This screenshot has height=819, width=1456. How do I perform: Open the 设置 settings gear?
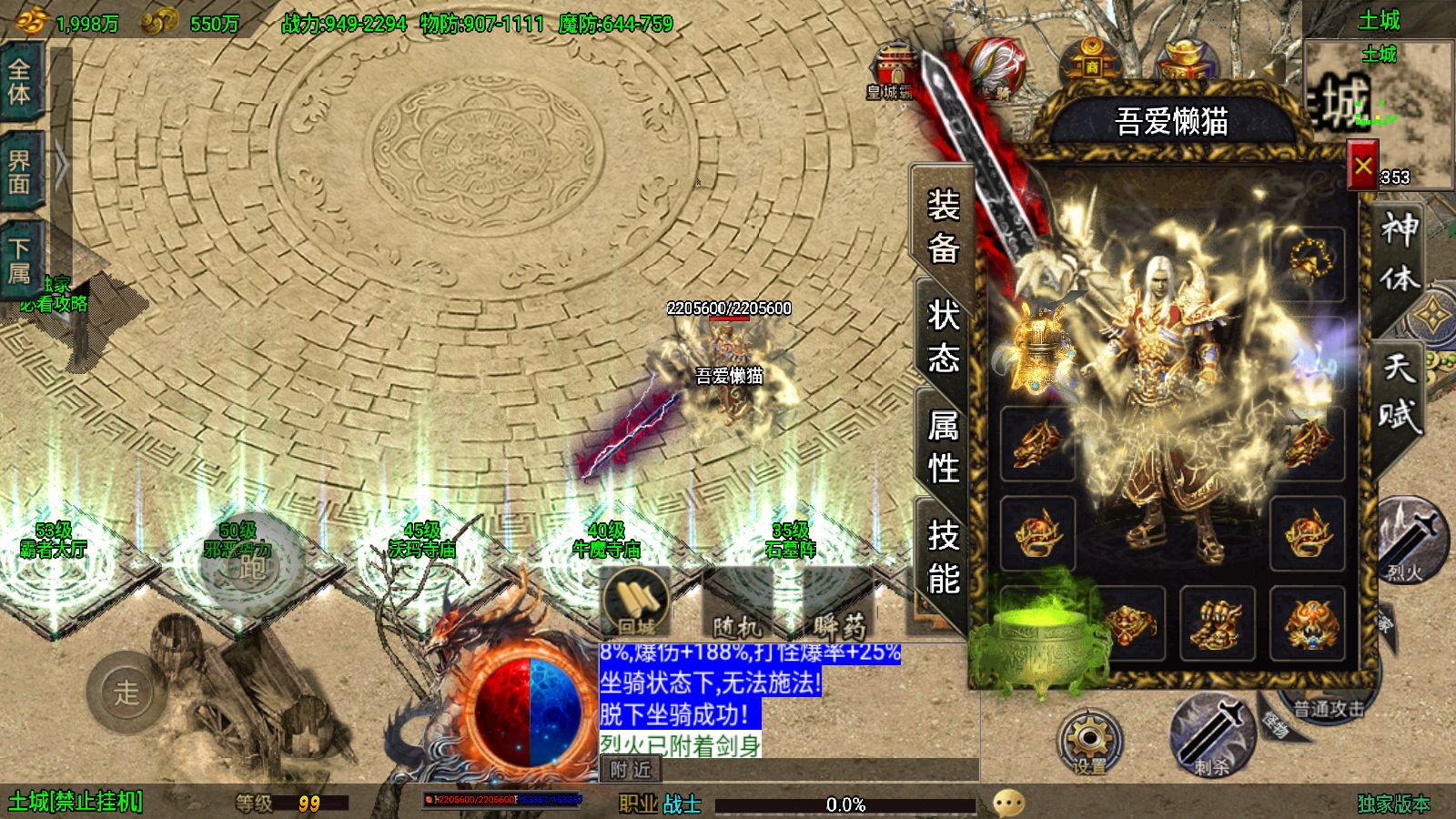pyautogui.click(x=1089, y=742)
